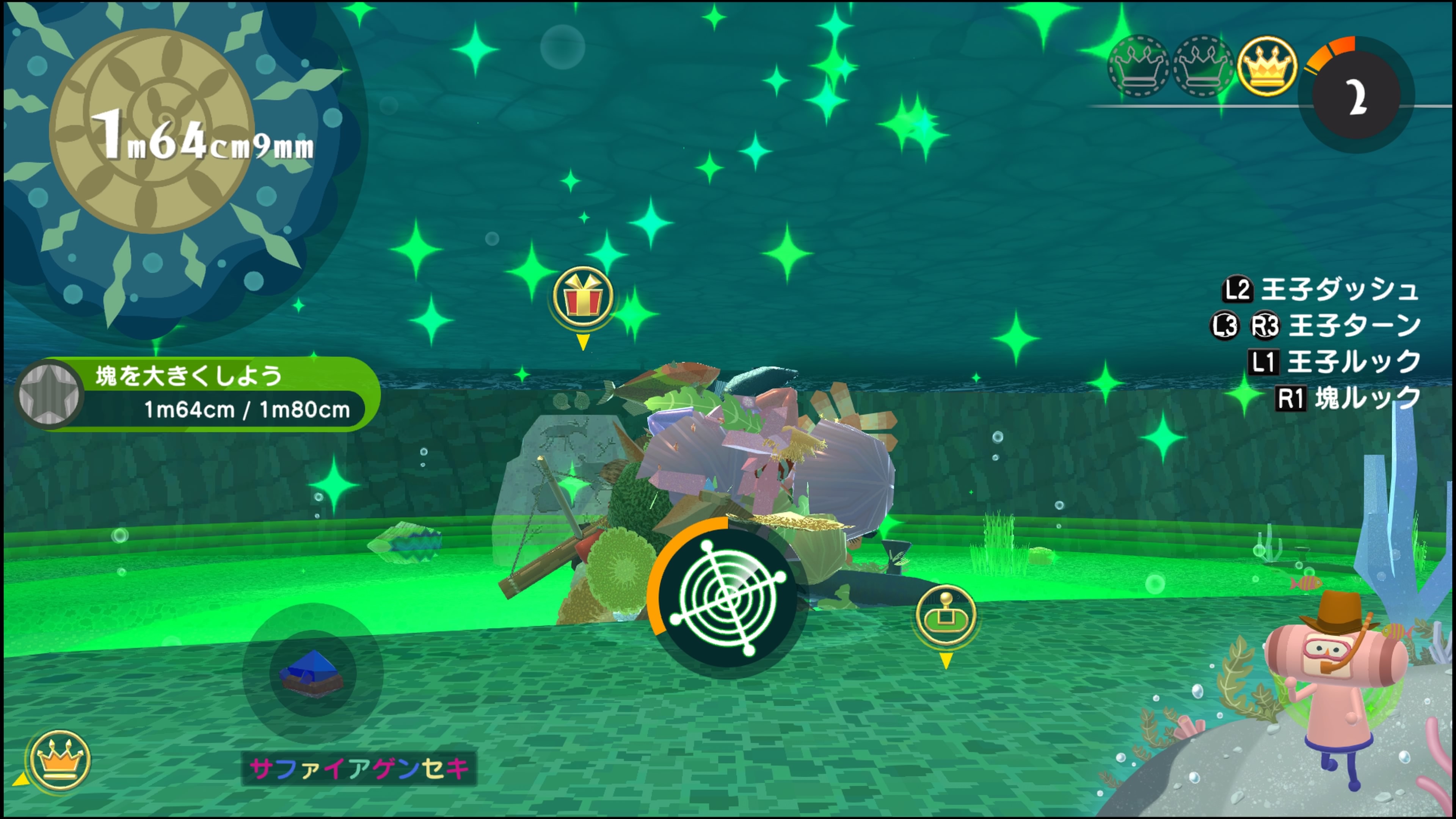Select the gold crown collectible indicator
Screen dimensions: 1456x819
pos(1266,67)
